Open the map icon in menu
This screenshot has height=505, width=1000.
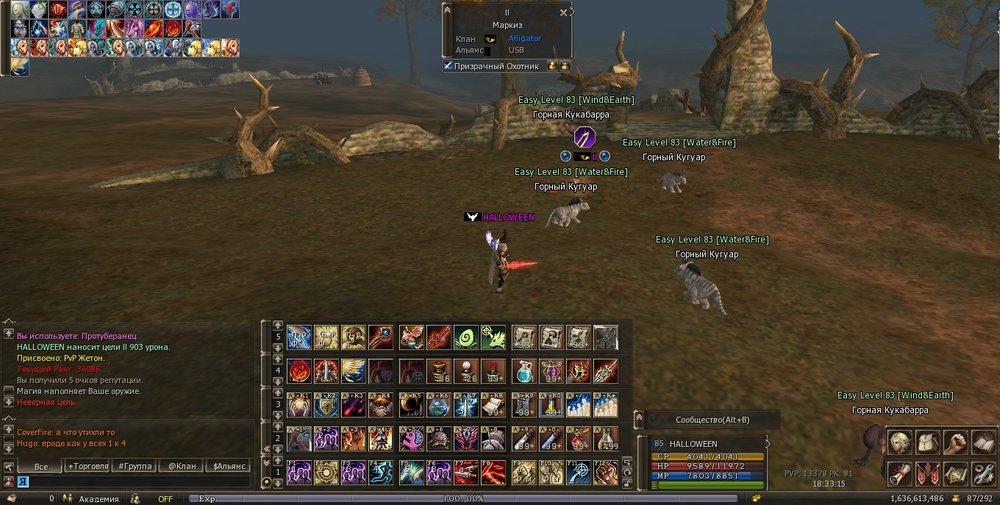click(x=956, y=472)
